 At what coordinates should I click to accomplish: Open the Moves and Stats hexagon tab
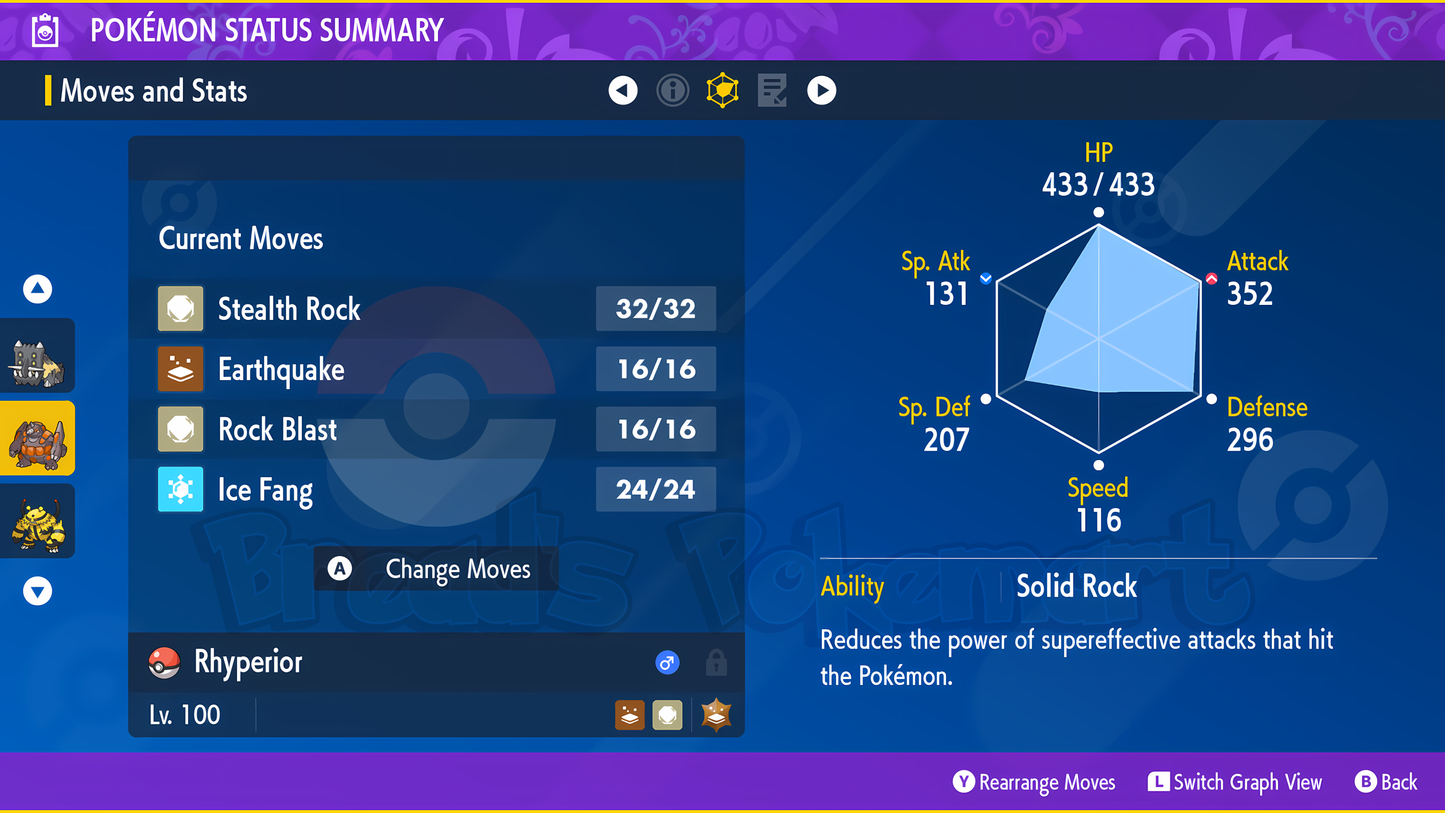click(722, 91)
